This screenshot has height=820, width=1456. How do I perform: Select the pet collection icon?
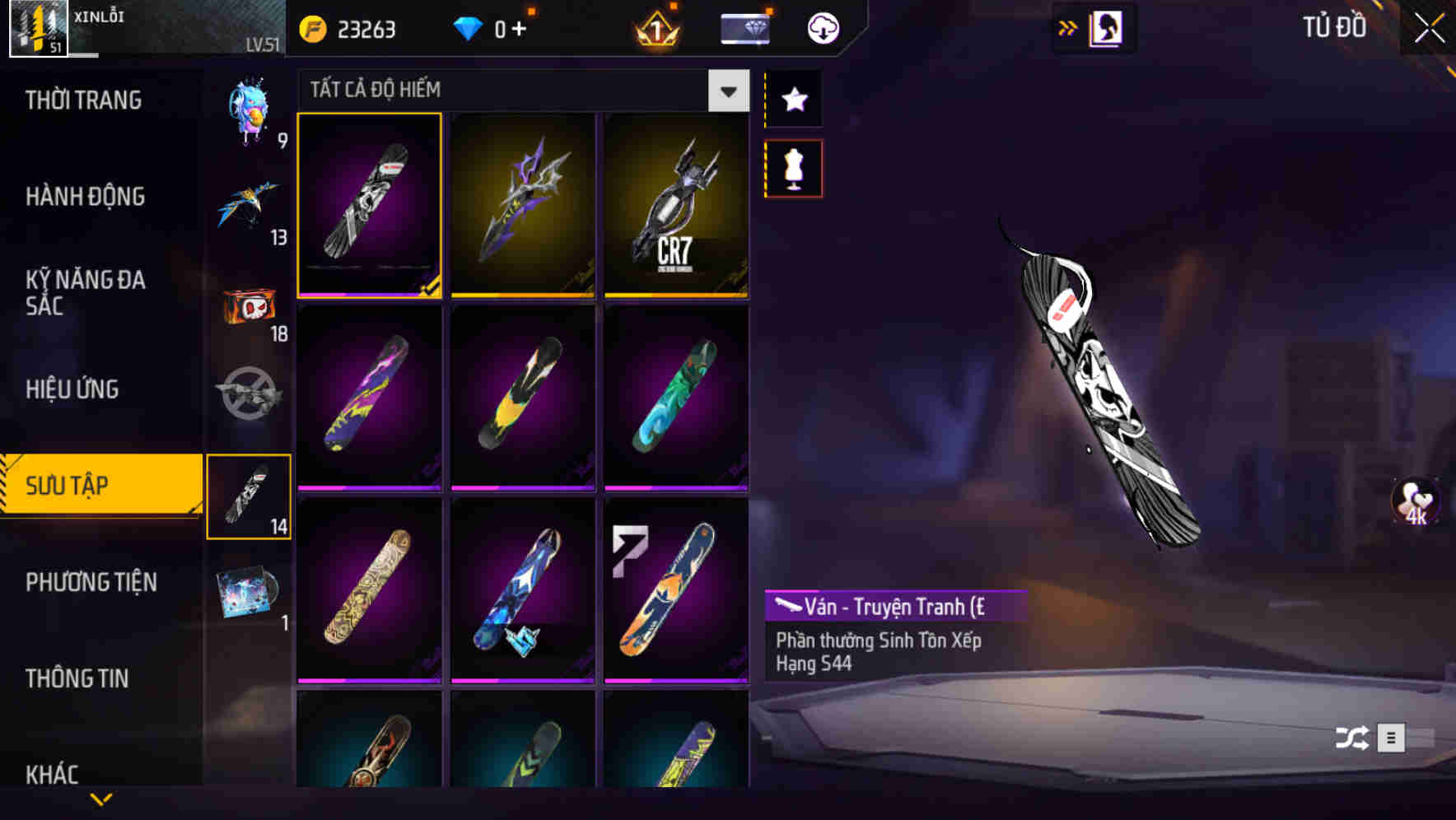[x=250, y=115]
